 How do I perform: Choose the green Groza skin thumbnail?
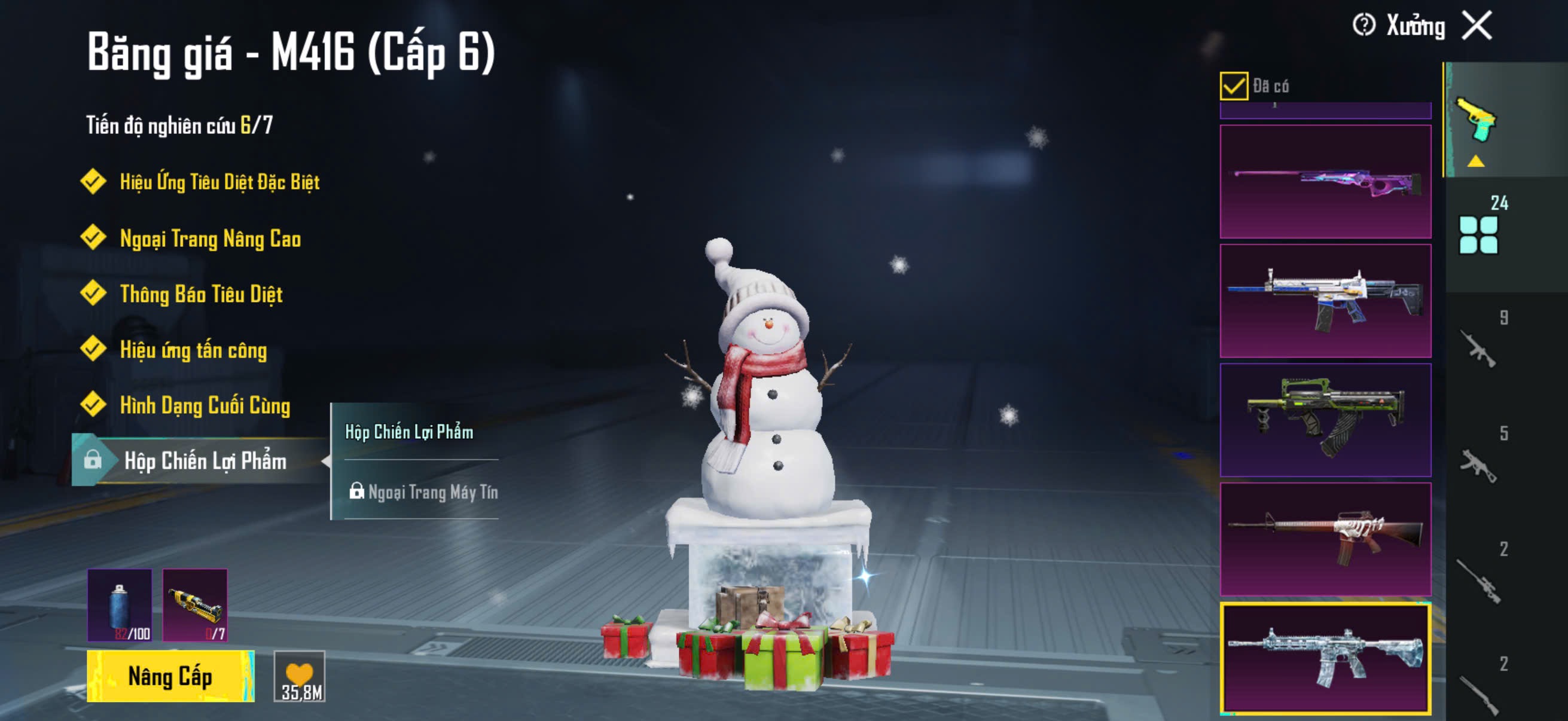tap(1325, 420)
